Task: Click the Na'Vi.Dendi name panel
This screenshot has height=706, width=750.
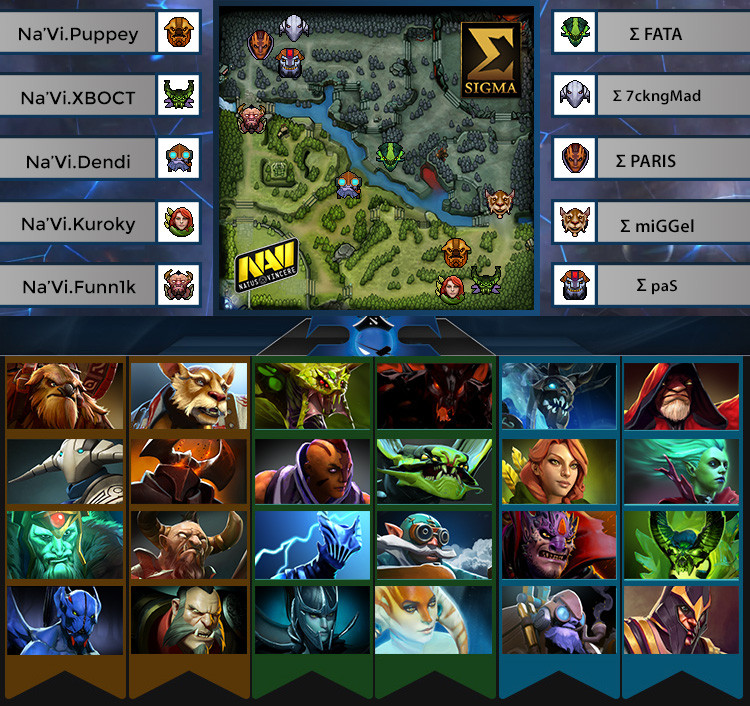Action: pyautogui.click(x=79, y=160)
